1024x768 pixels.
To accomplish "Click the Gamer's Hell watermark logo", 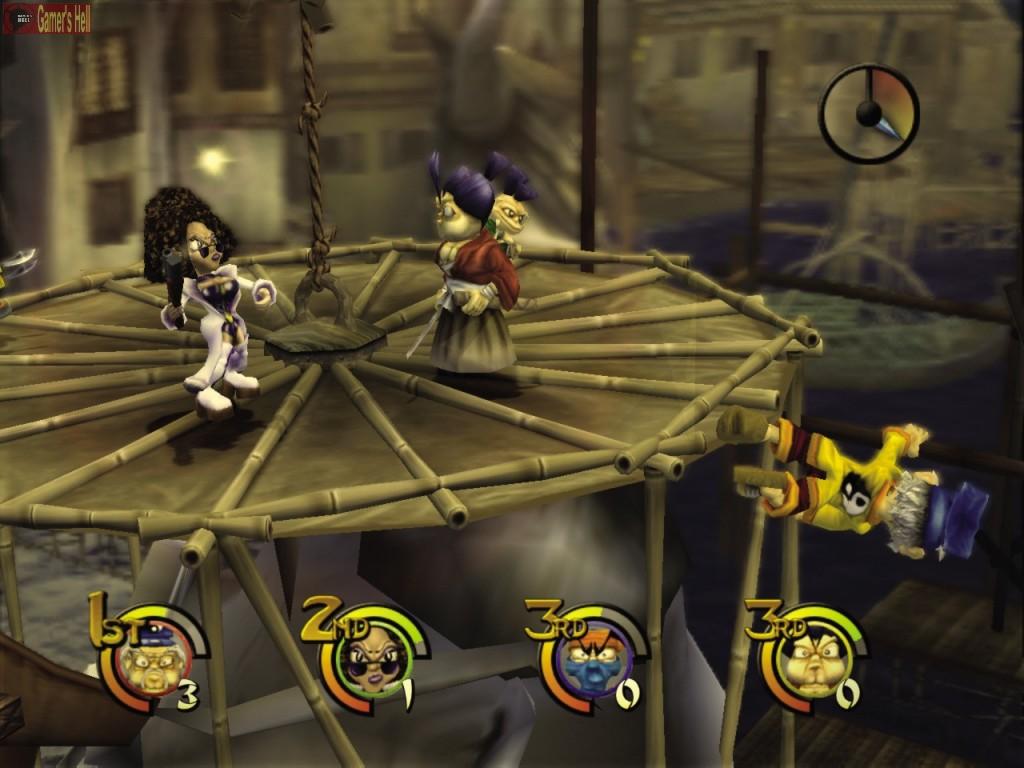I will coord(47,19).
